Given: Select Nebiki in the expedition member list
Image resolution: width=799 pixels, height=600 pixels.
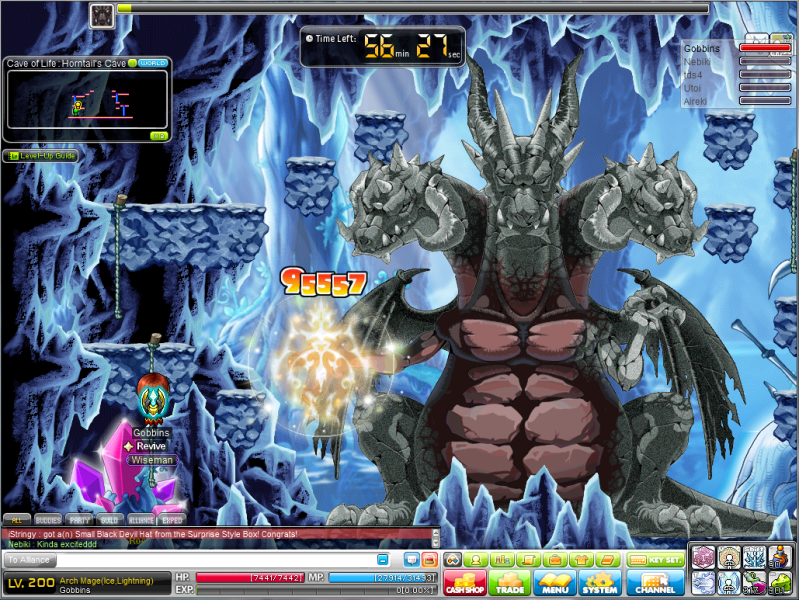Looking at the screenshot, I should coord(696,61).
